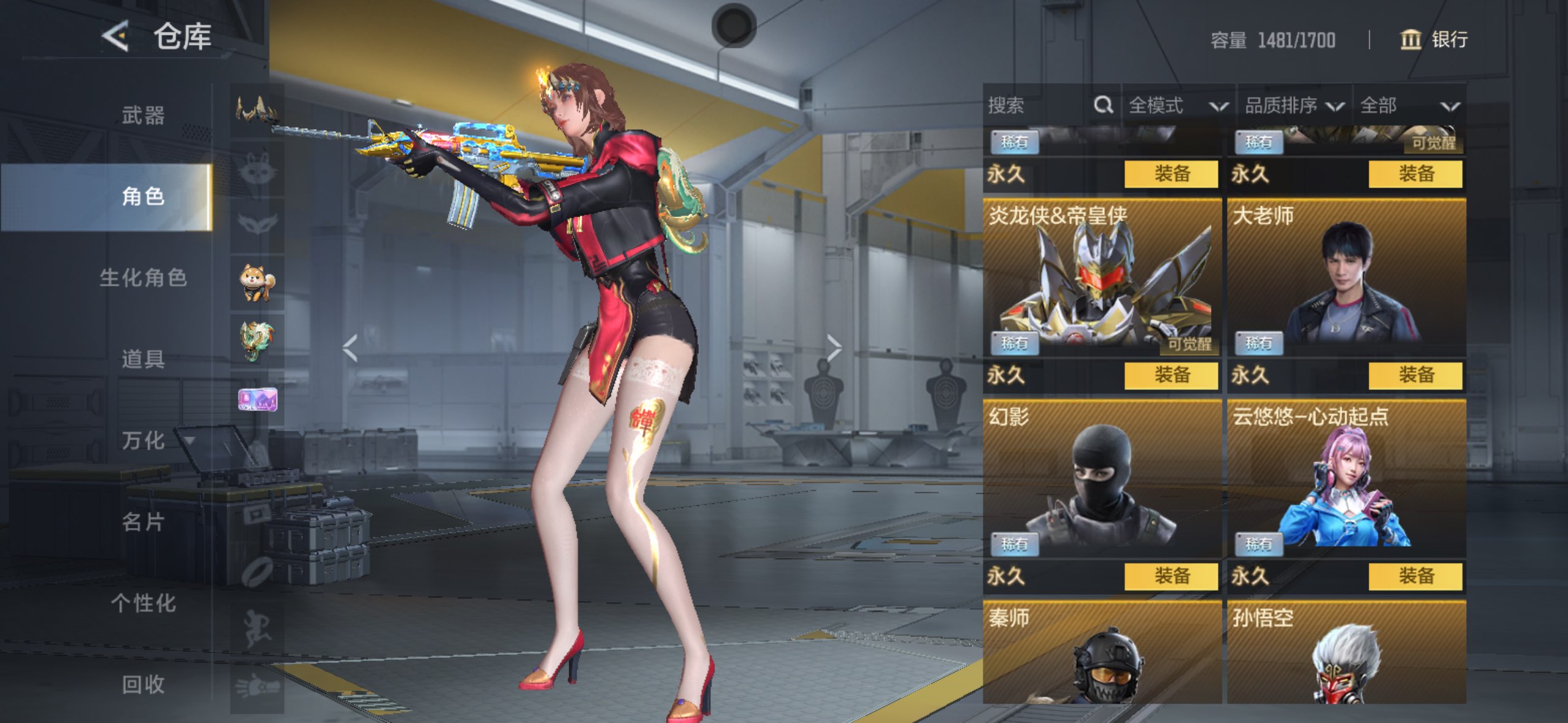The image size is (1568, 723).
Task: Equip the 云悠悠-心动起点 character
Action: pos(1415,576)
